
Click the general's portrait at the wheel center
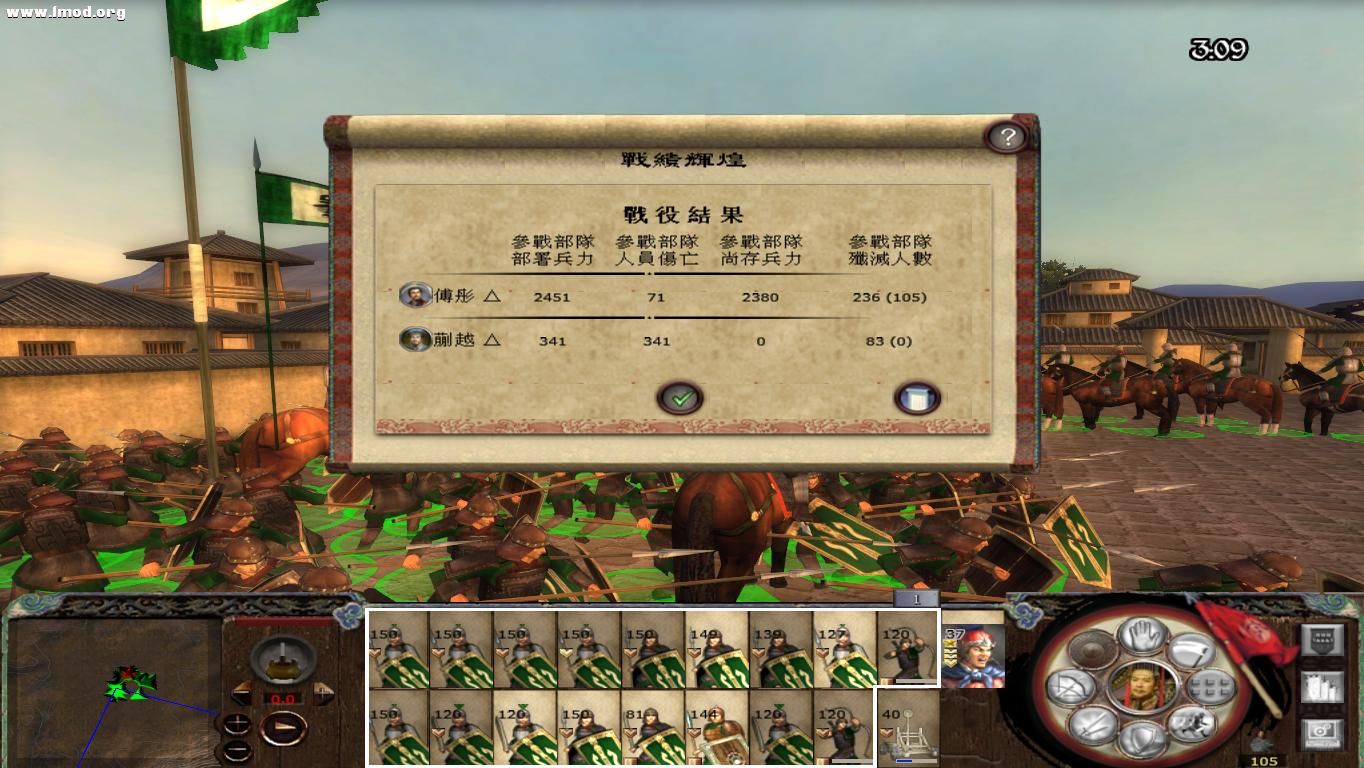tap(1141, 687)
